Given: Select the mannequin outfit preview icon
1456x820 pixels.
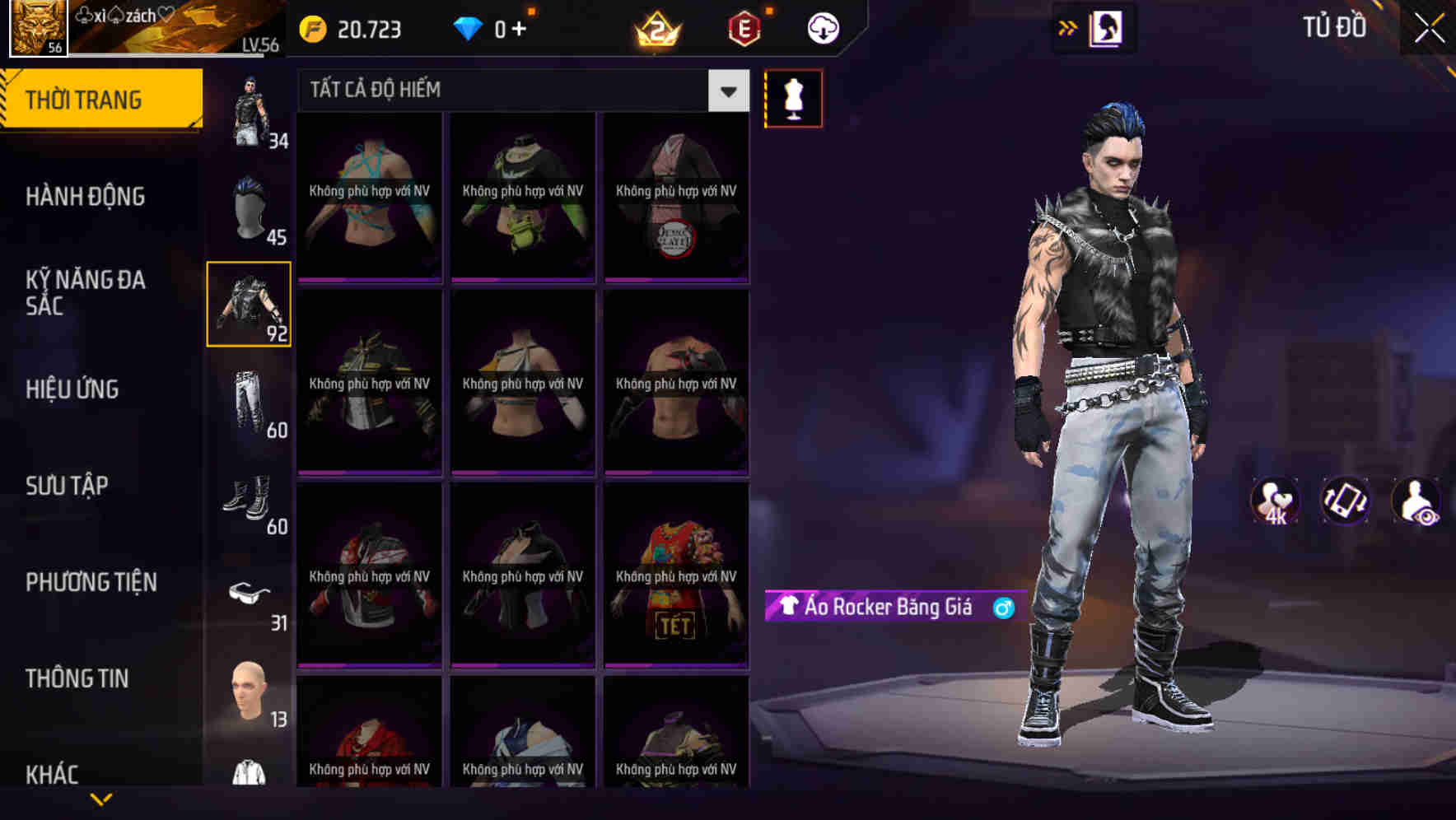Looking at the screenshot, I should 793,97.
